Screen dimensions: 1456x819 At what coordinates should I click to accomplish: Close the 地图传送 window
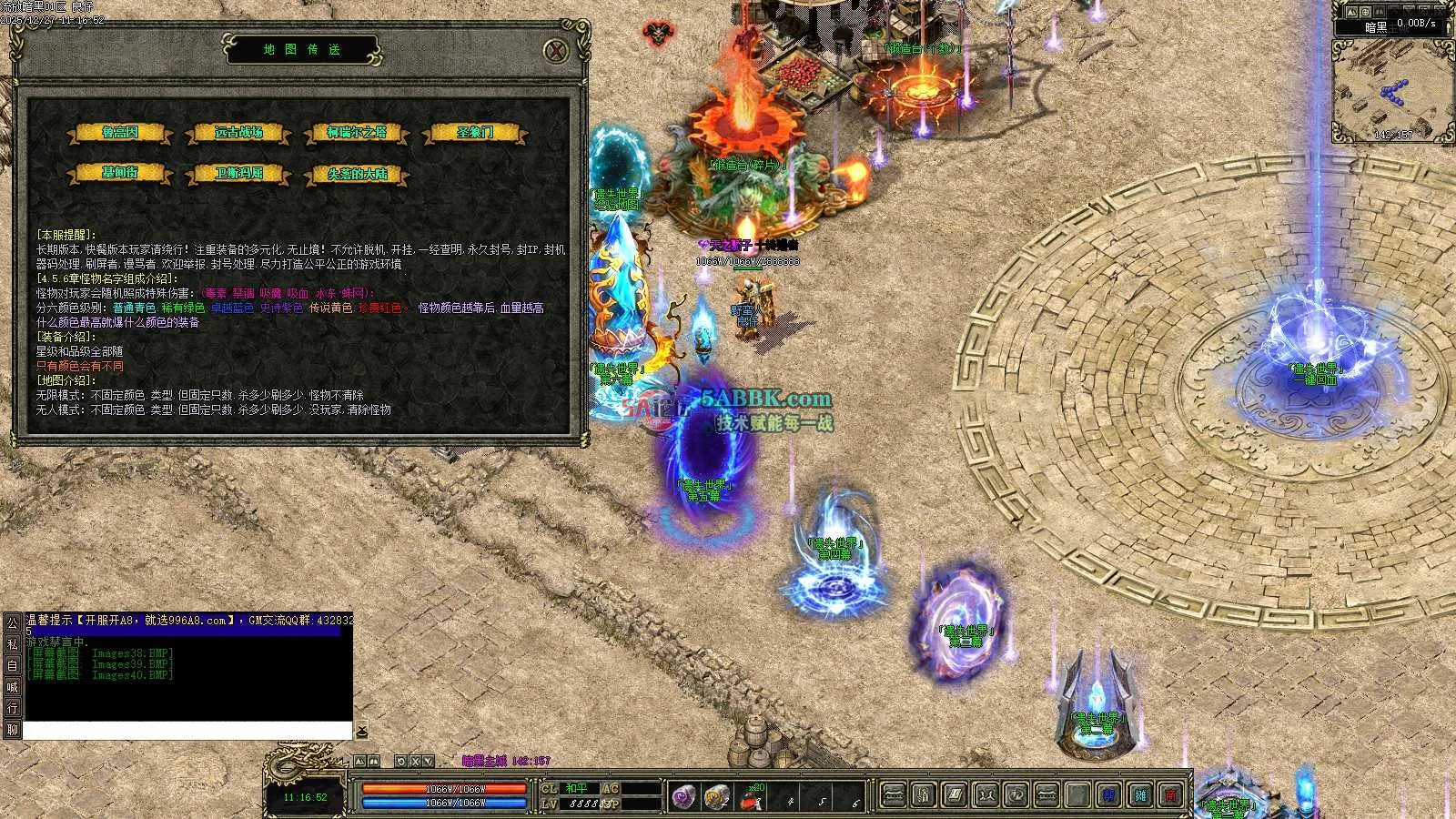[556, 50]
